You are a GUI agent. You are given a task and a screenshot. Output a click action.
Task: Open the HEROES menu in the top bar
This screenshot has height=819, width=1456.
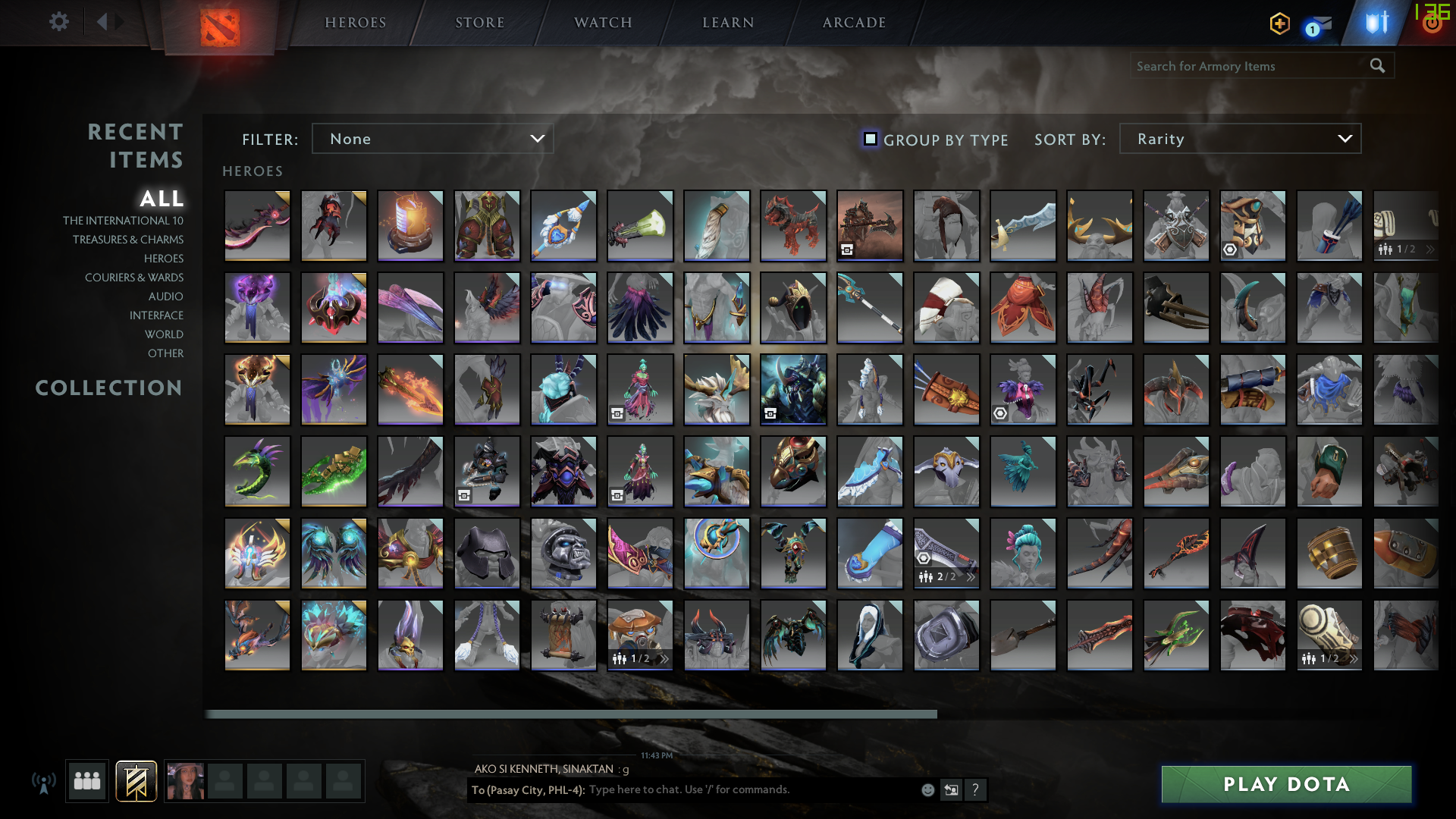pyautogui.click(x=354, y=22)
